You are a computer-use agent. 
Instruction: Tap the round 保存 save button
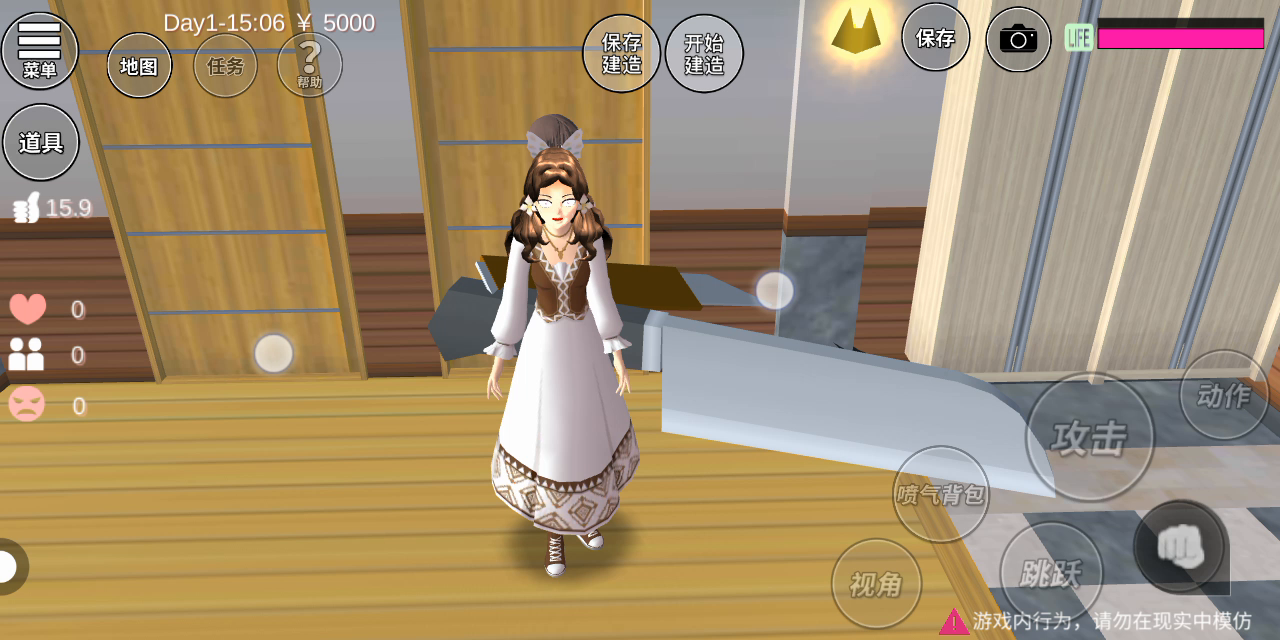click(935, 38)
